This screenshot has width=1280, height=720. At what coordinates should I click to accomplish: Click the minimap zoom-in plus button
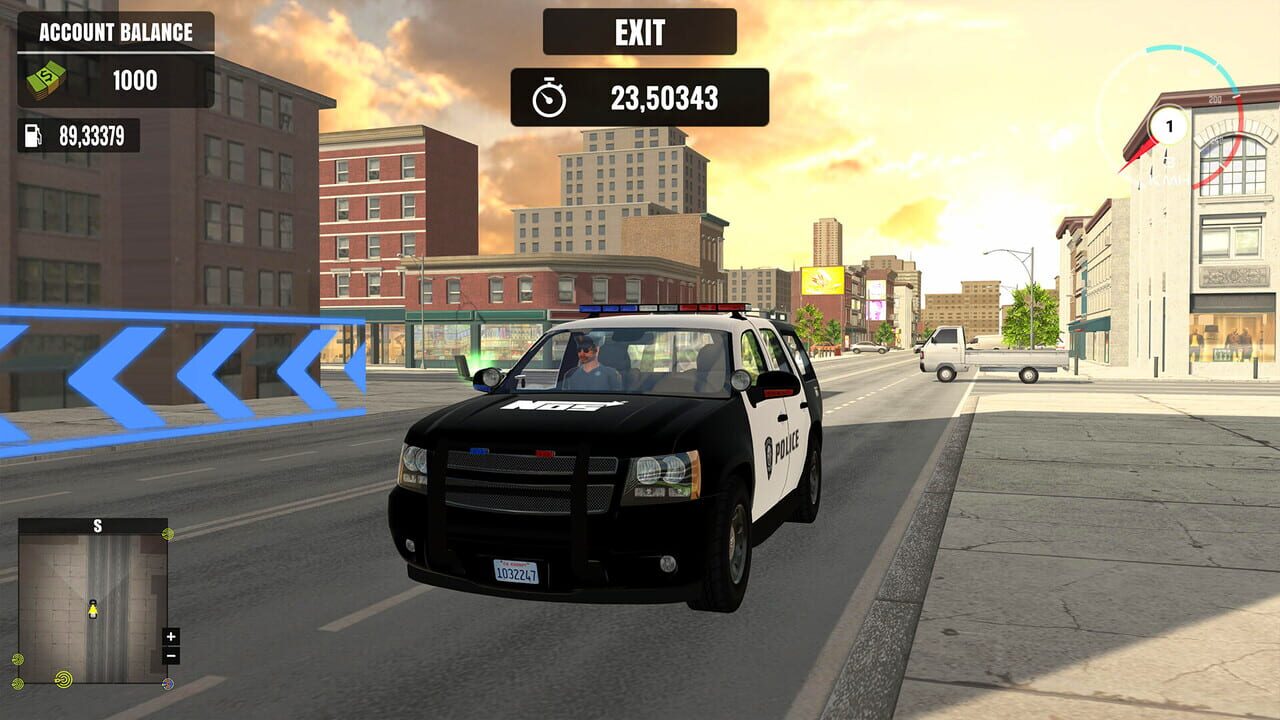[173, 634]
